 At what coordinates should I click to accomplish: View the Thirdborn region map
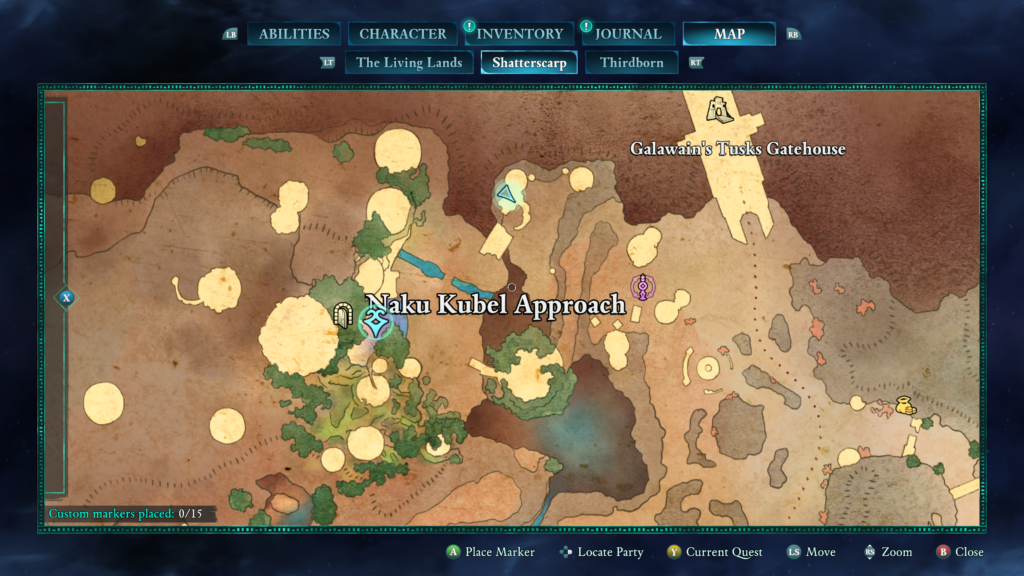[632, 63]
